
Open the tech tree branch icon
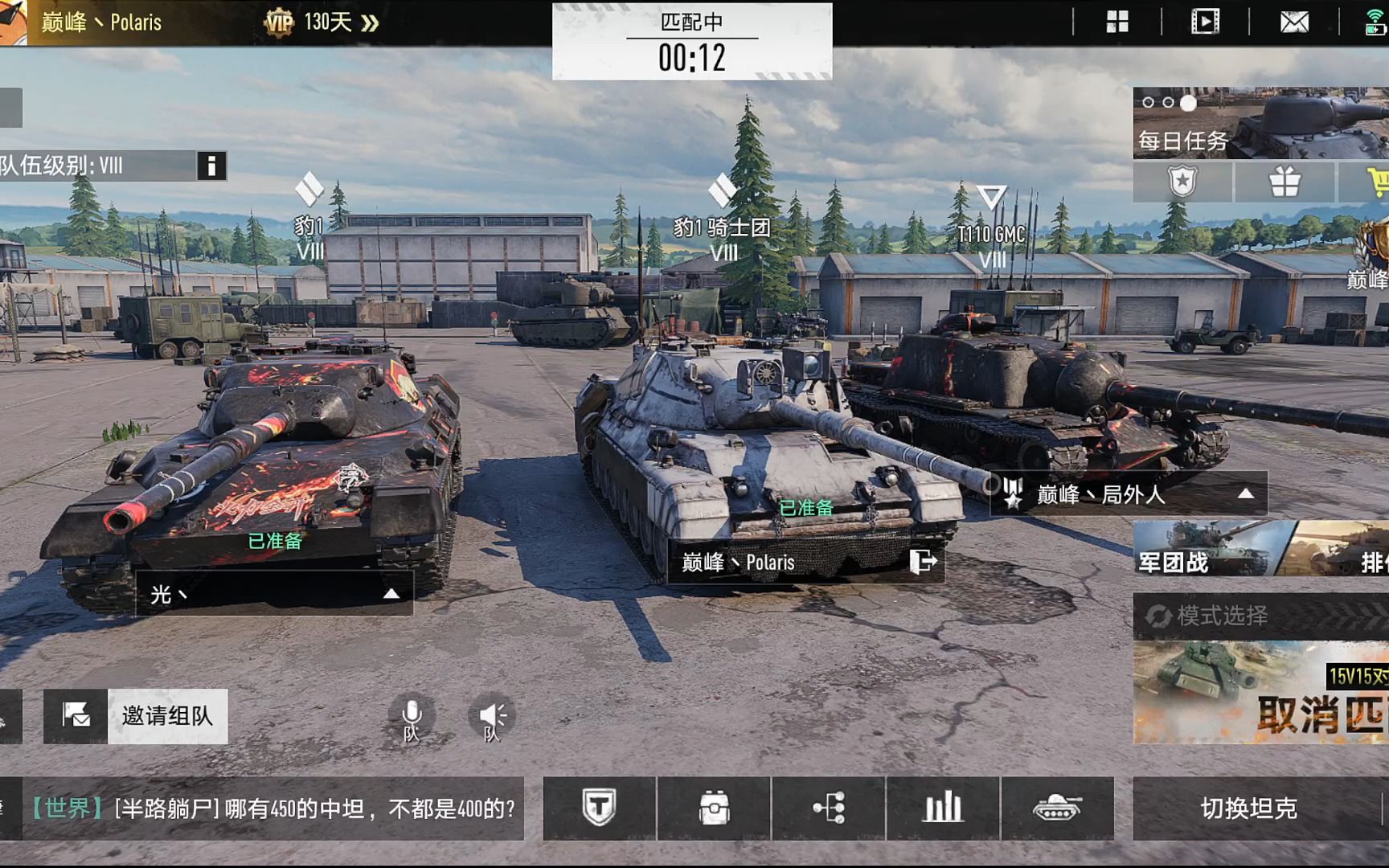[x=829, y=809]
